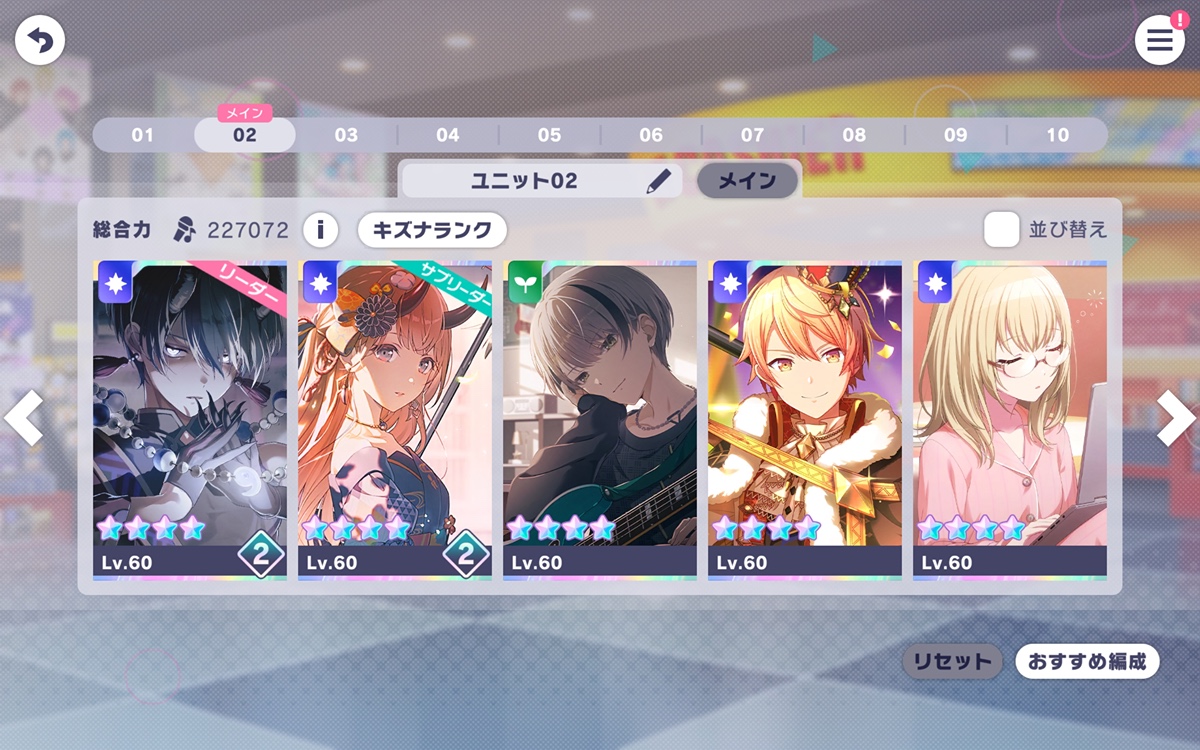Show total power info via i icon
1200x750 pixels.
[x=320, y=230]
